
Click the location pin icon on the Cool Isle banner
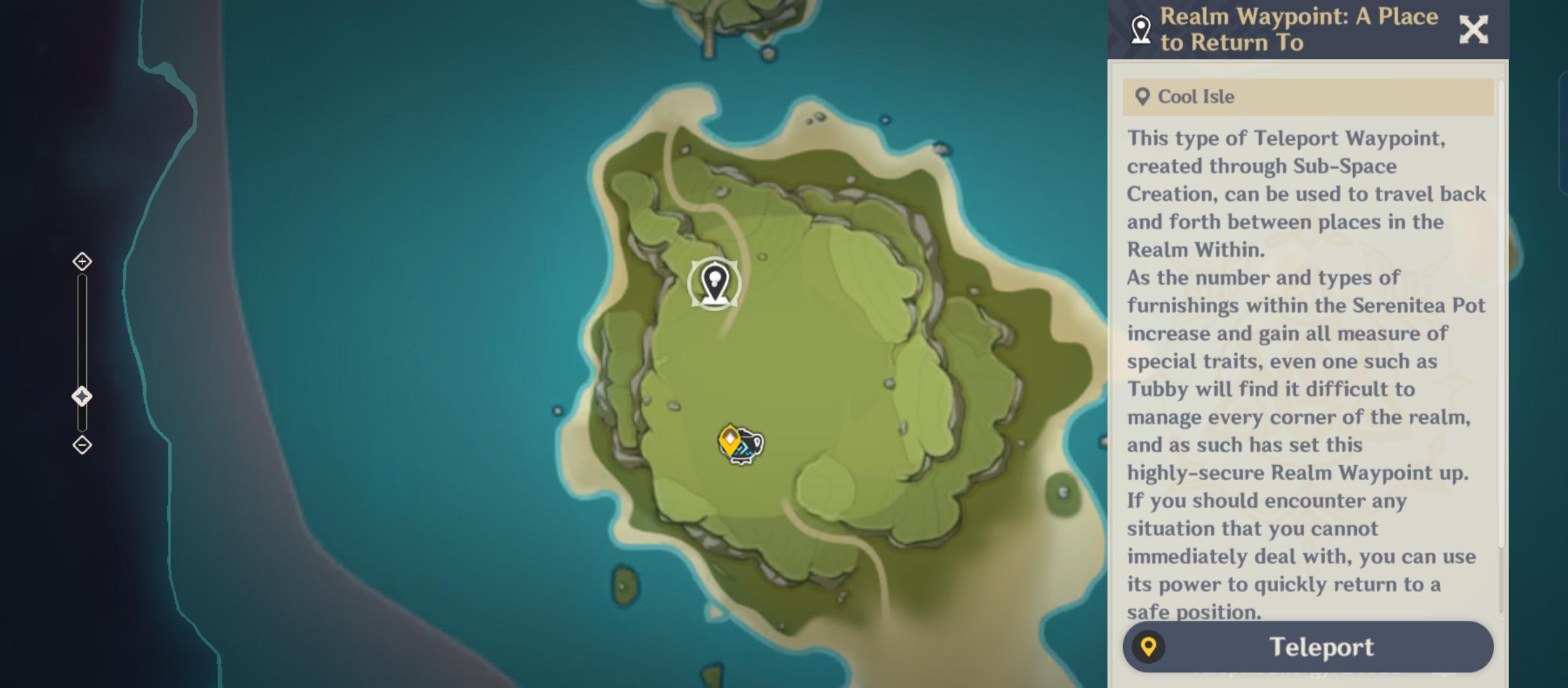pyautogui.click(x=1143, y=96)
